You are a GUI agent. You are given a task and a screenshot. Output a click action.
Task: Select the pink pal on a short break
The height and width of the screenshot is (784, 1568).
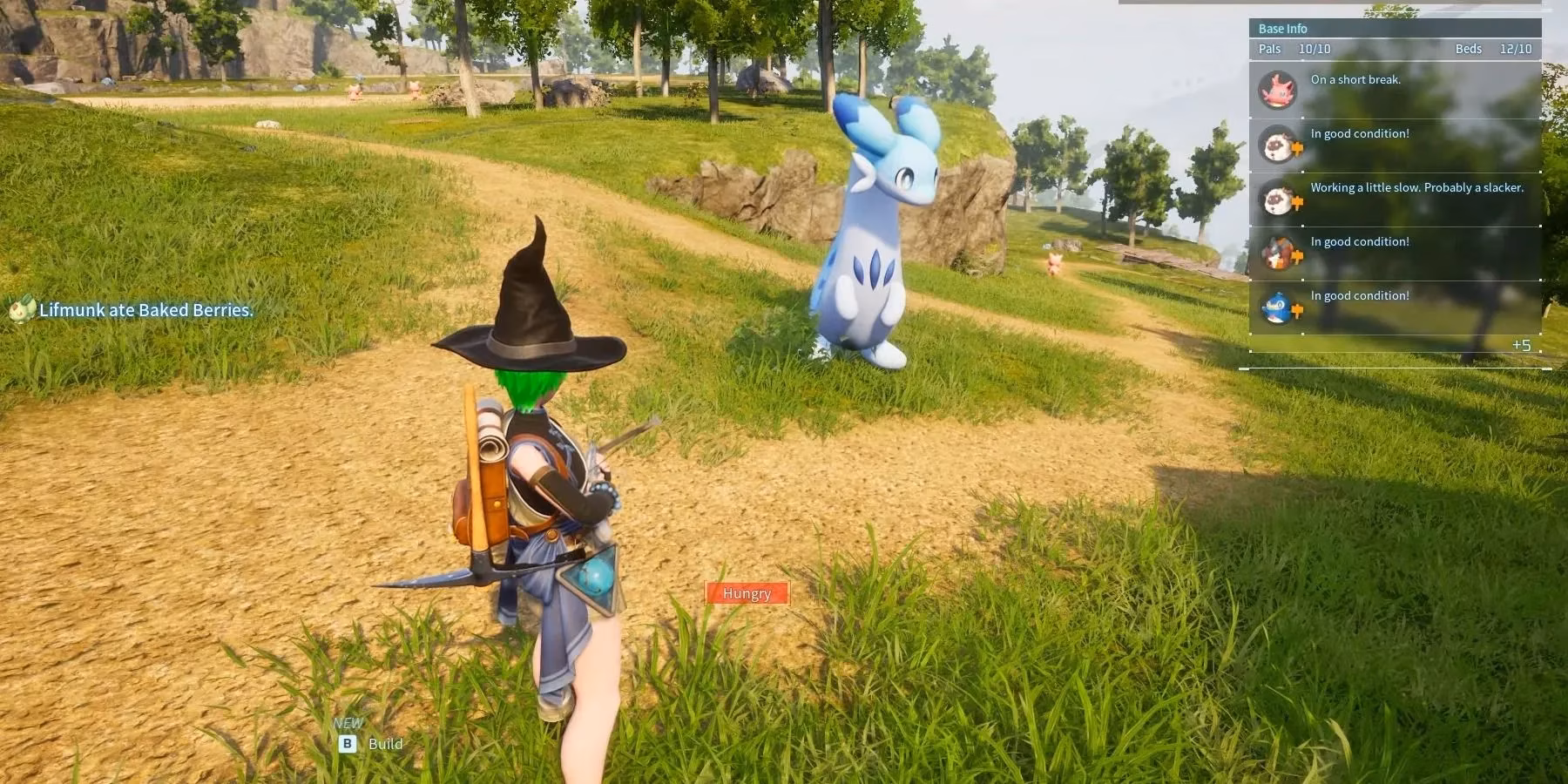pyautogui.click(x=1278, y=91)
